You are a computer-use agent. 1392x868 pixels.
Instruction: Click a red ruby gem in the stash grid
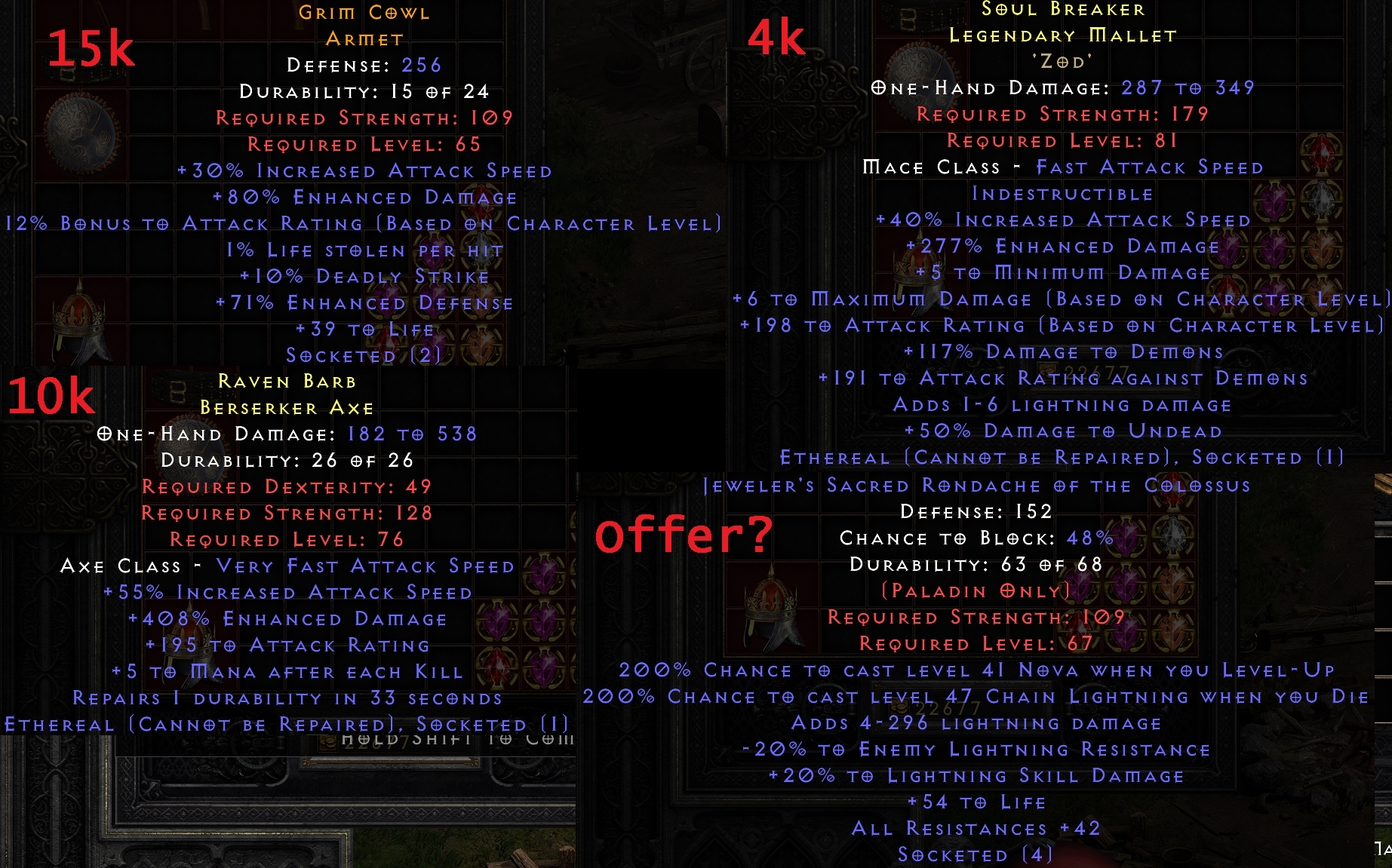pos(1322,155)
